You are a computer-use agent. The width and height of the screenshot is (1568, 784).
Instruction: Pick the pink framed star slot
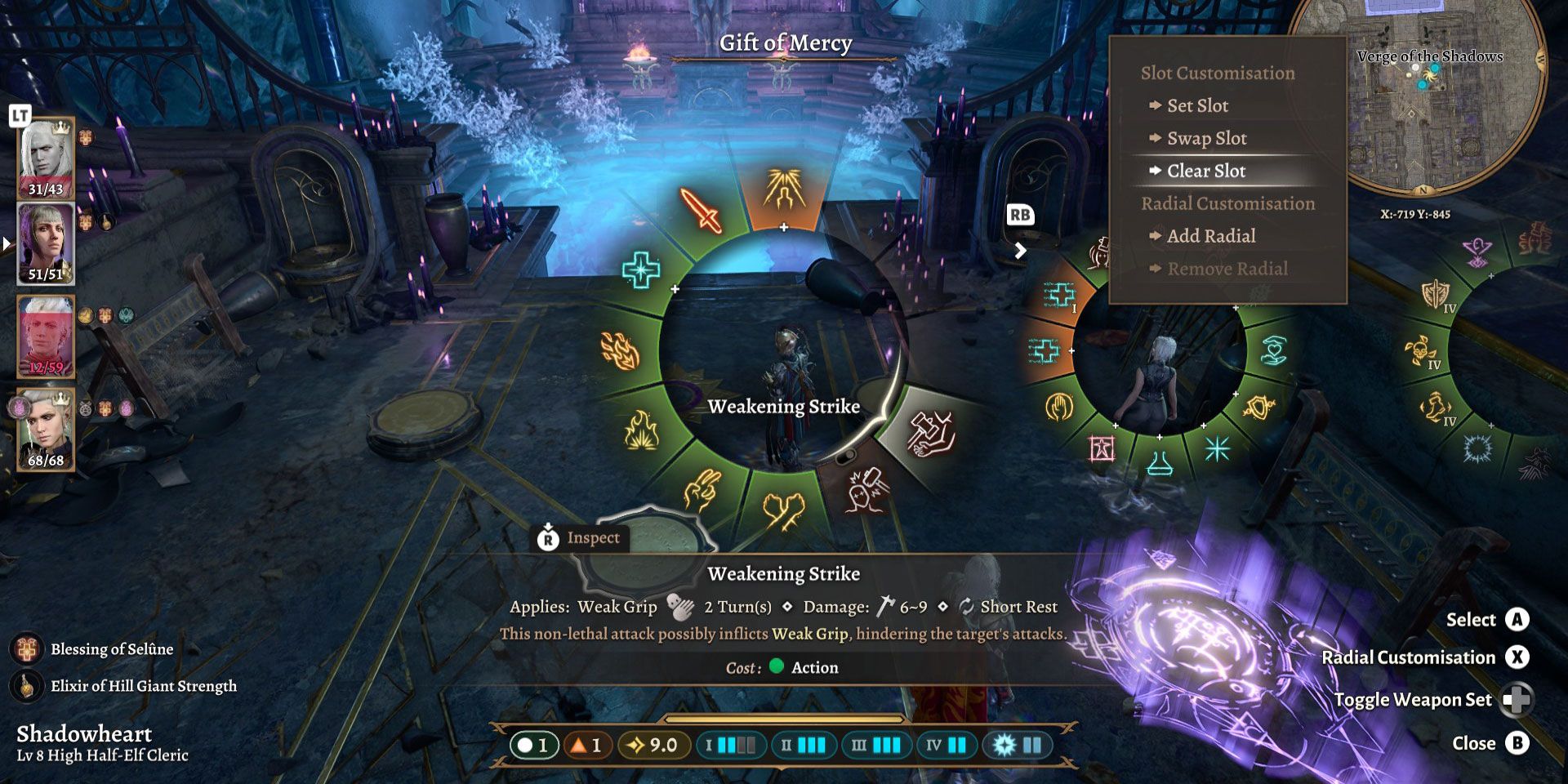(1102, 447)
